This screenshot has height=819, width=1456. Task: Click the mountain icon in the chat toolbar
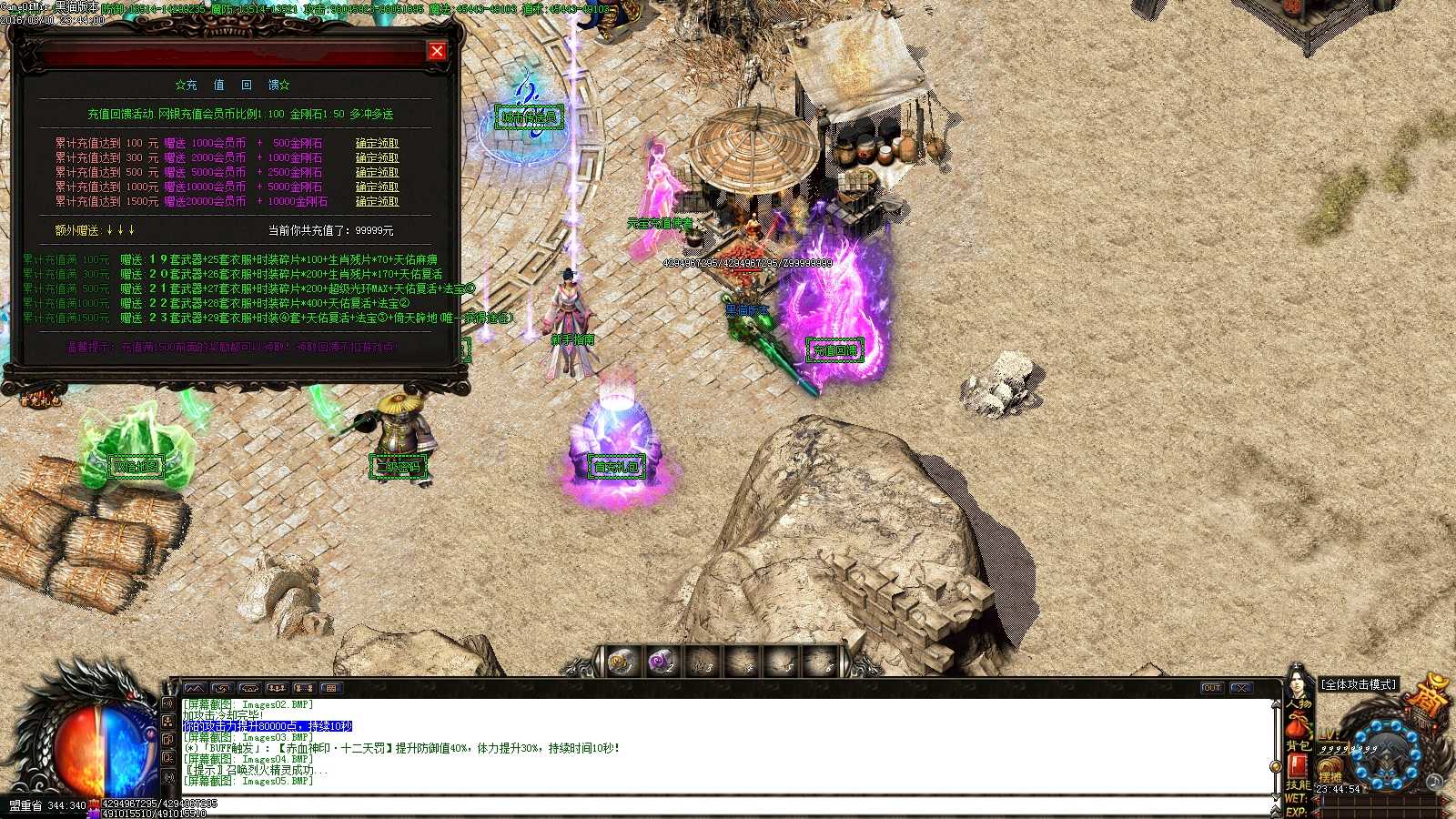(x=193, y=688)
